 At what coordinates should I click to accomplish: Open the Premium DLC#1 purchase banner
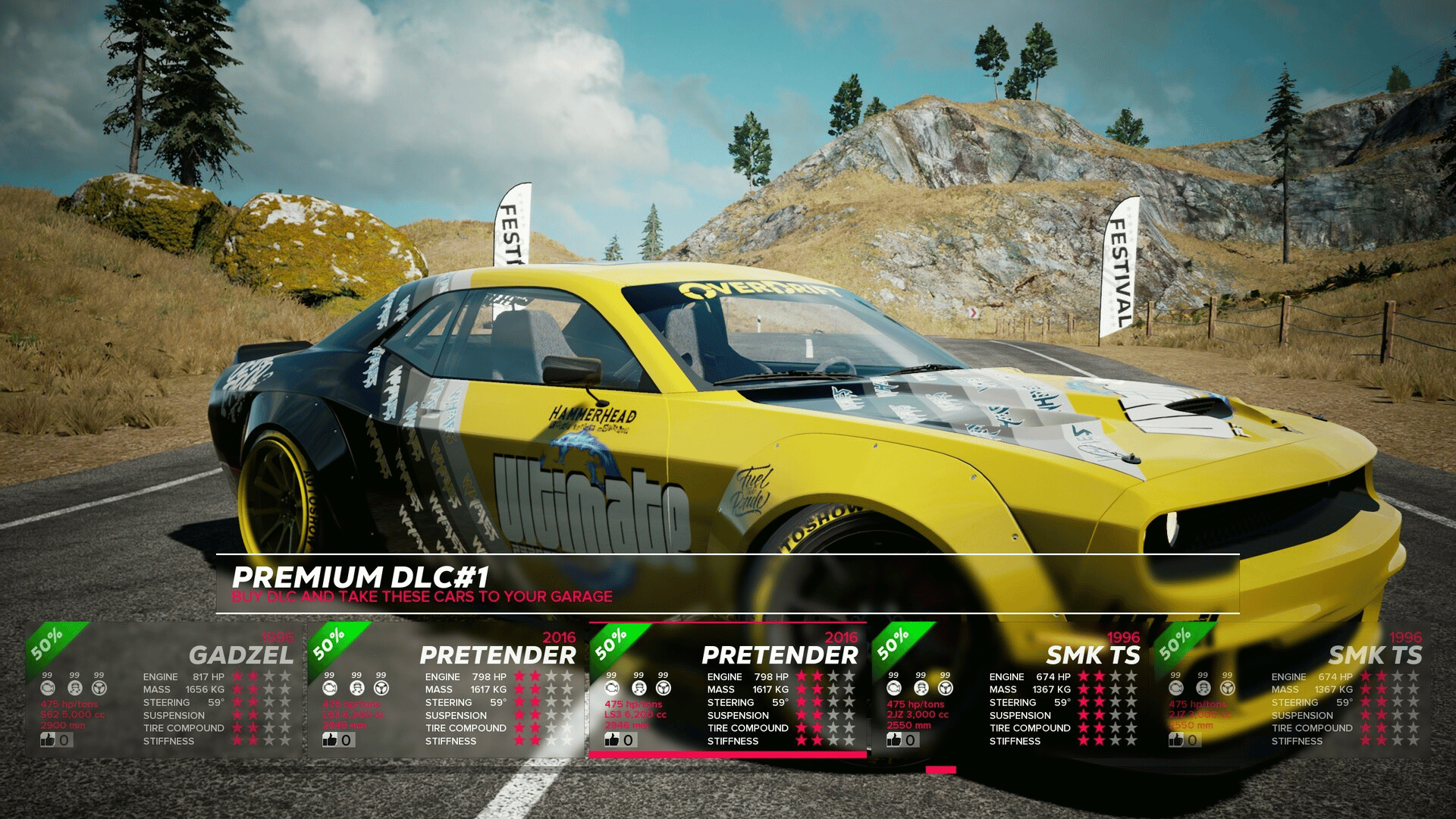coord(726,584)
